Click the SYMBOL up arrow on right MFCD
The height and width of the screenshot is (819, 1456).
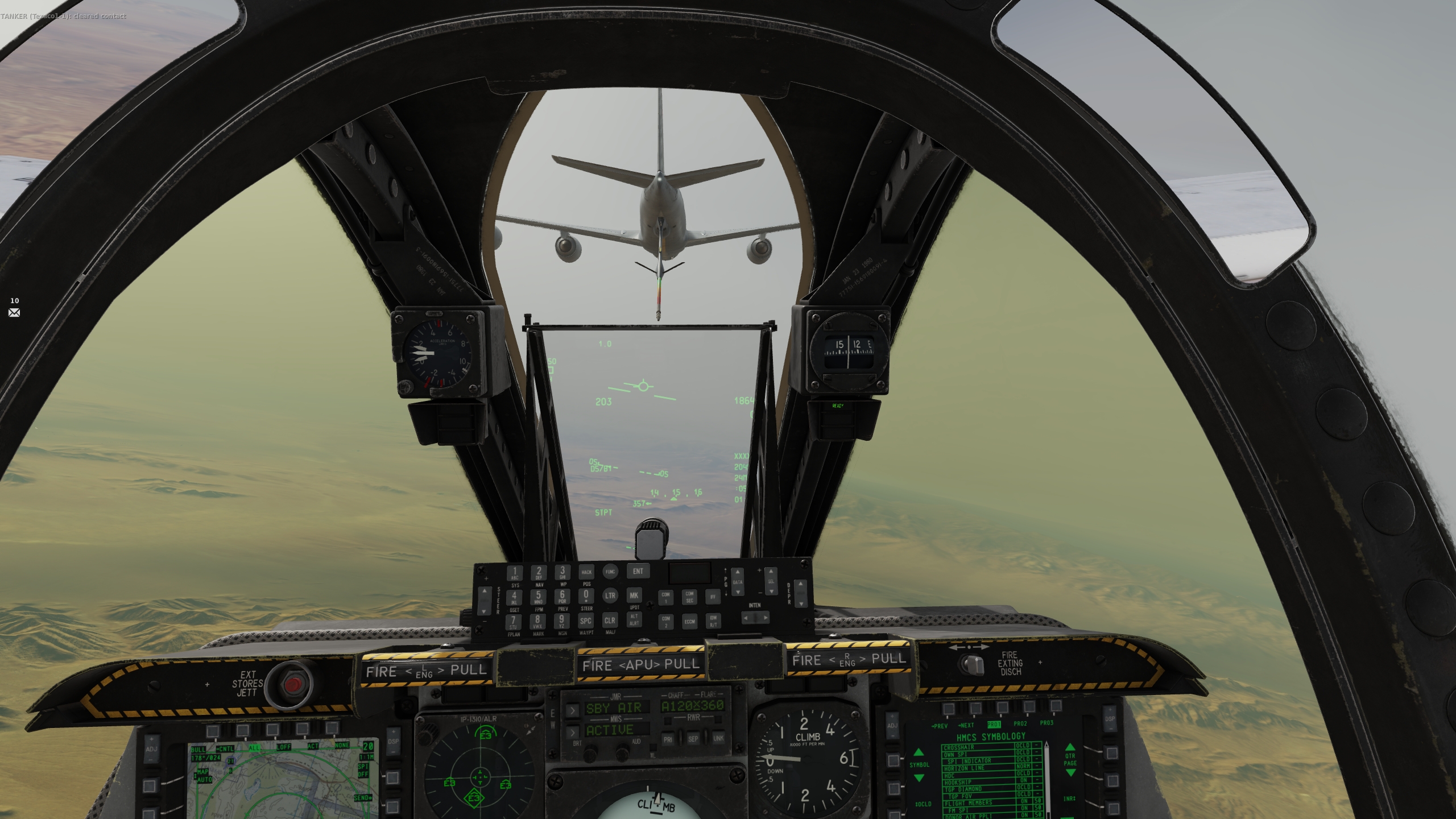(x=920, y=754)
